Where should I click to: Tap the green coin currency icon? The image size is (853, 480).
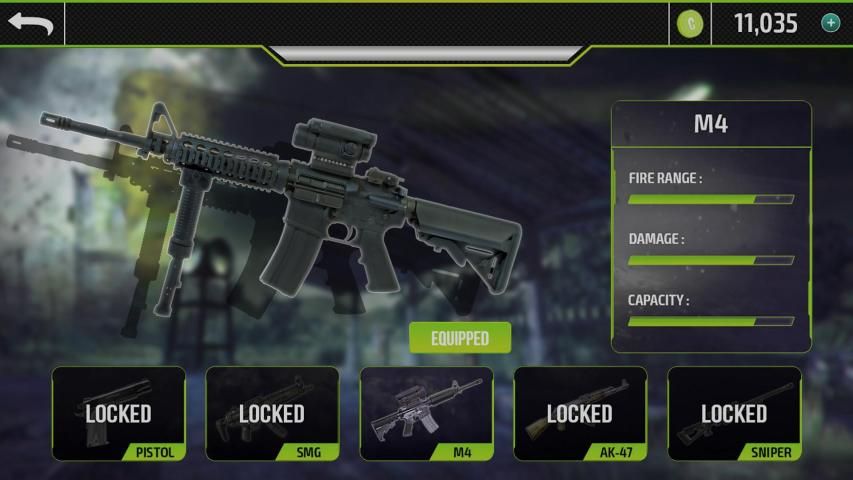click(690, 23)
